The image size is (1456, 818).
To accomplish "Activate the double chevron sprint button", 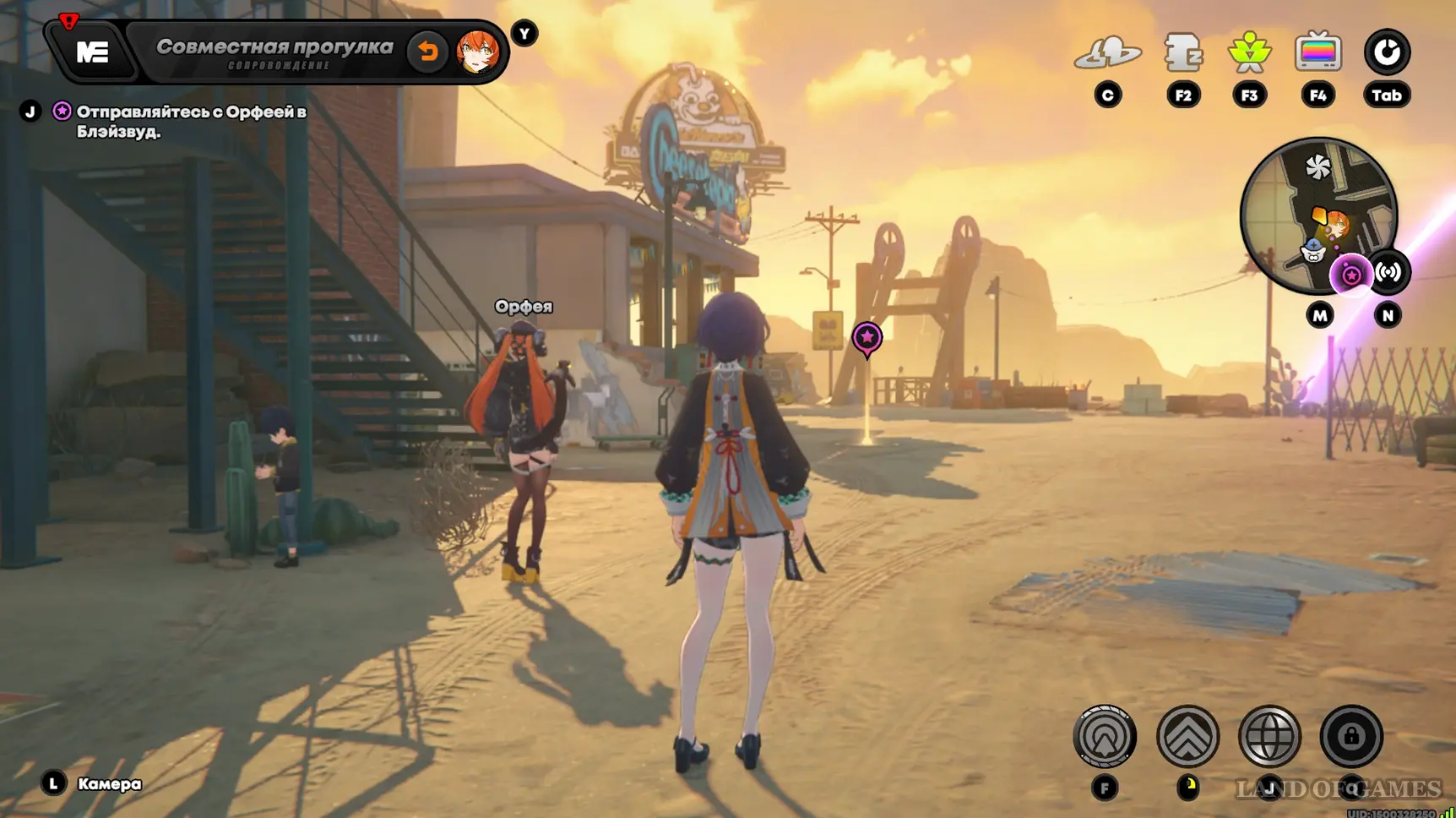I will click(x=1187, y=737).
